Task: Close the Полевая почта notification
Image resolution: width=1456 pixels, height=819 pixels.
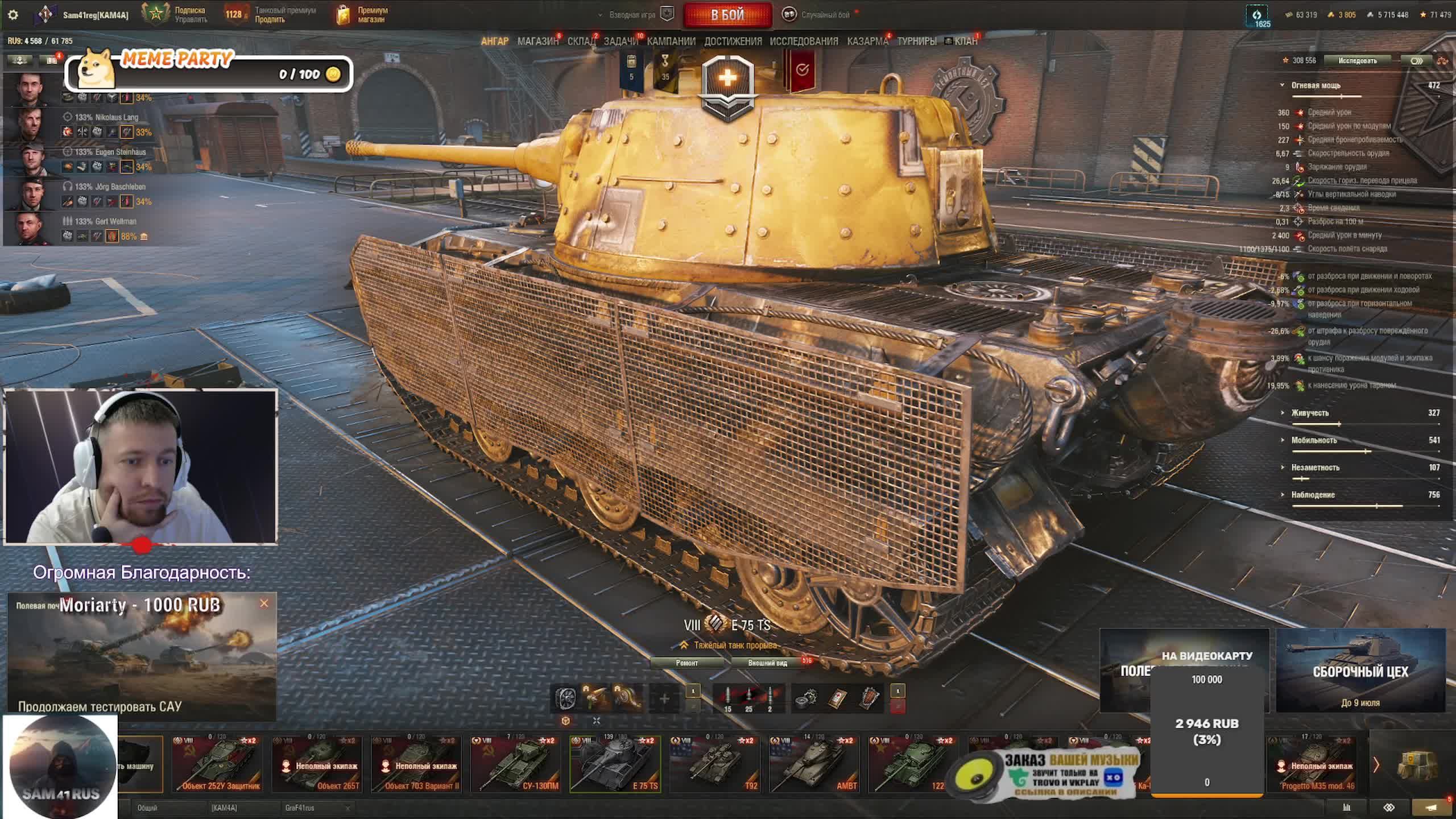Action: 264,603
